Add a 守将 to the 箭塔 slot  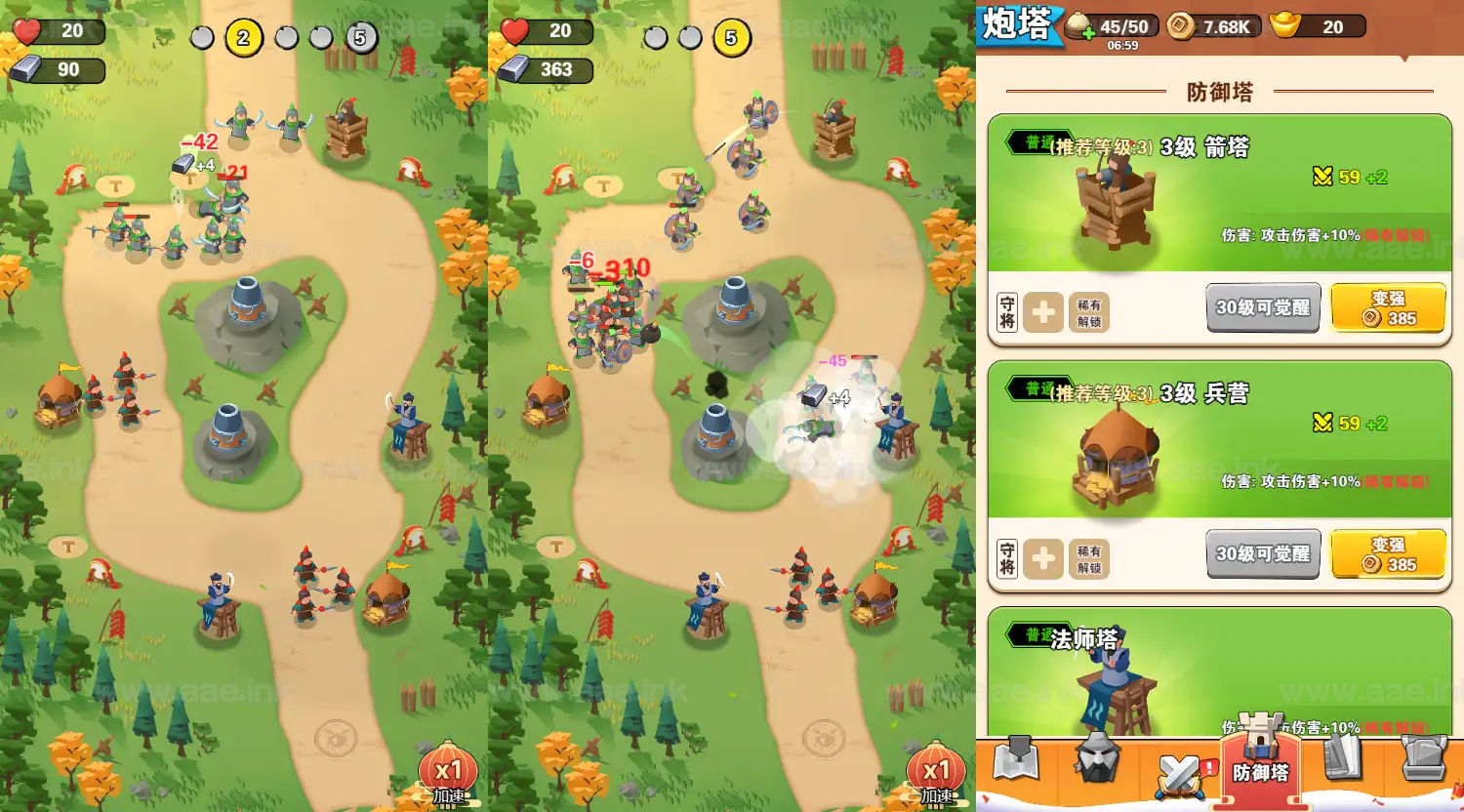1042,313
